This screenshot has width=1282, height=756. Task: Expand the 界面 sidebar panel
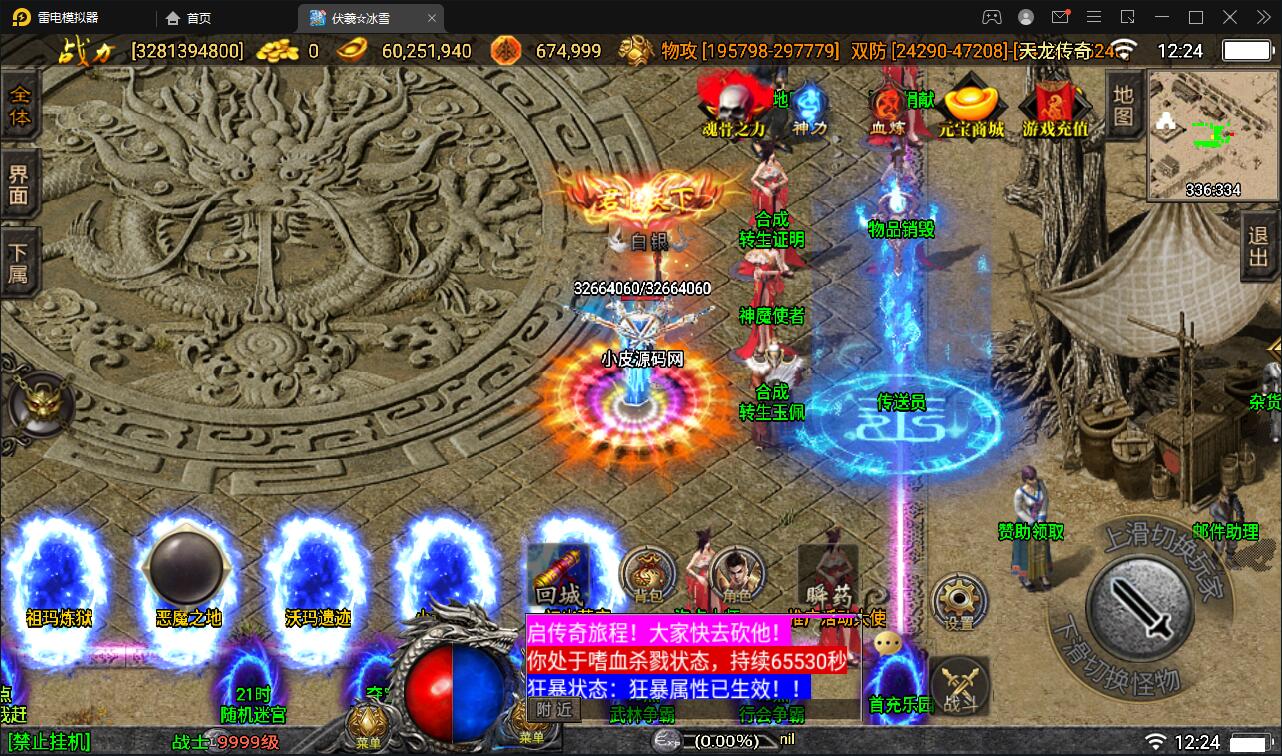[x=21, y=182]
